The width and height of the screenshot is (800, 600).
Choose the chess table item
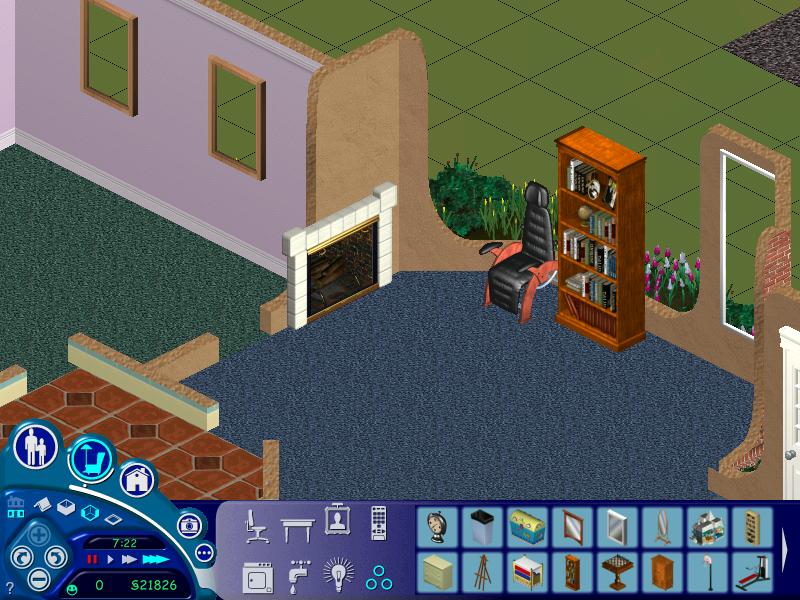coord(613,572)
